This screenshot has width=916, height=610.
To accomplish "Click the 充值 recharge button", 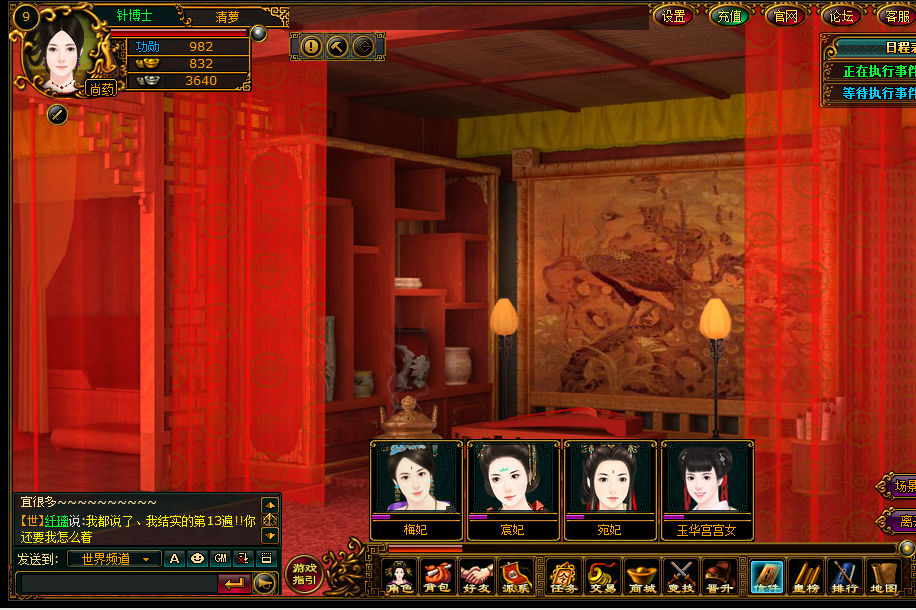I will [729, 15].
